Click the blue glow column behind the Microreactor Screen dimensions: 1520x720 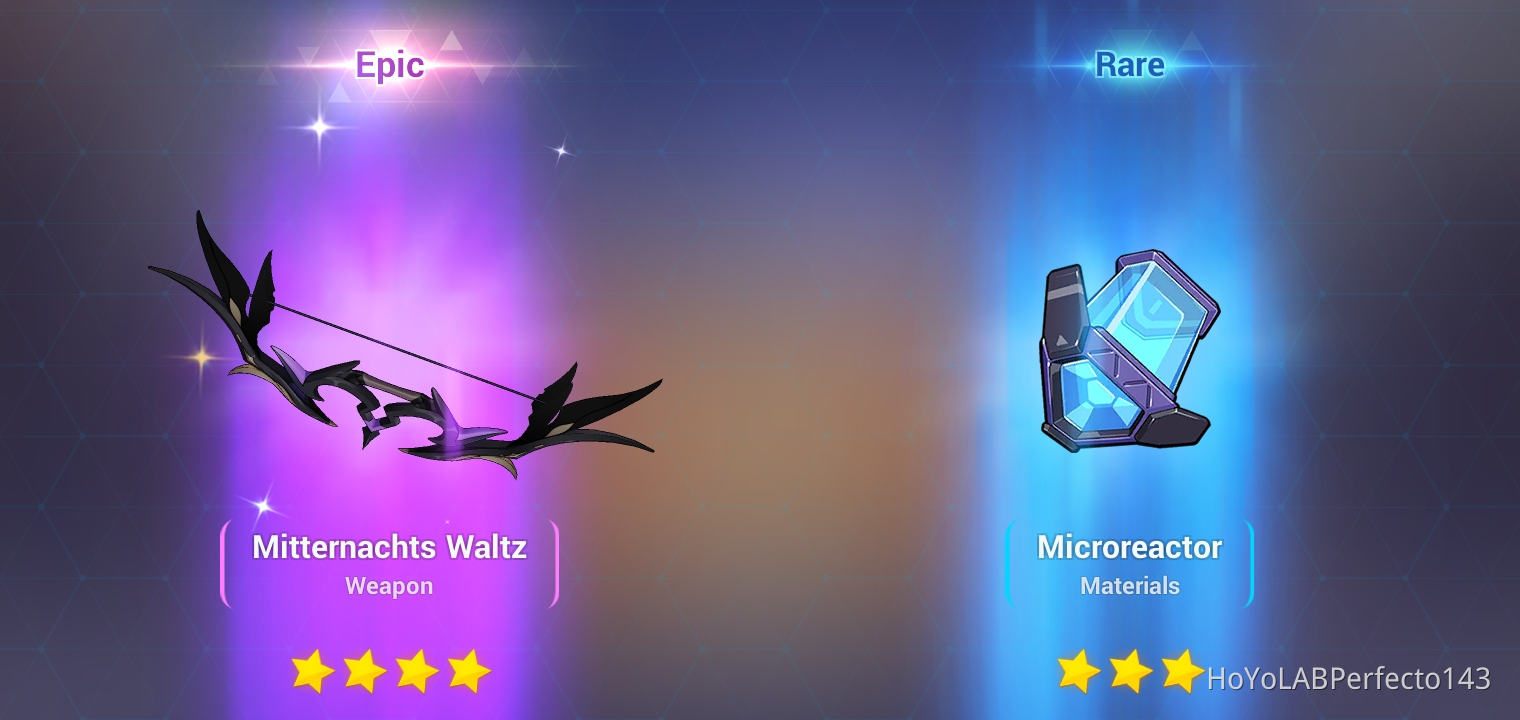tap(1130, 180)
